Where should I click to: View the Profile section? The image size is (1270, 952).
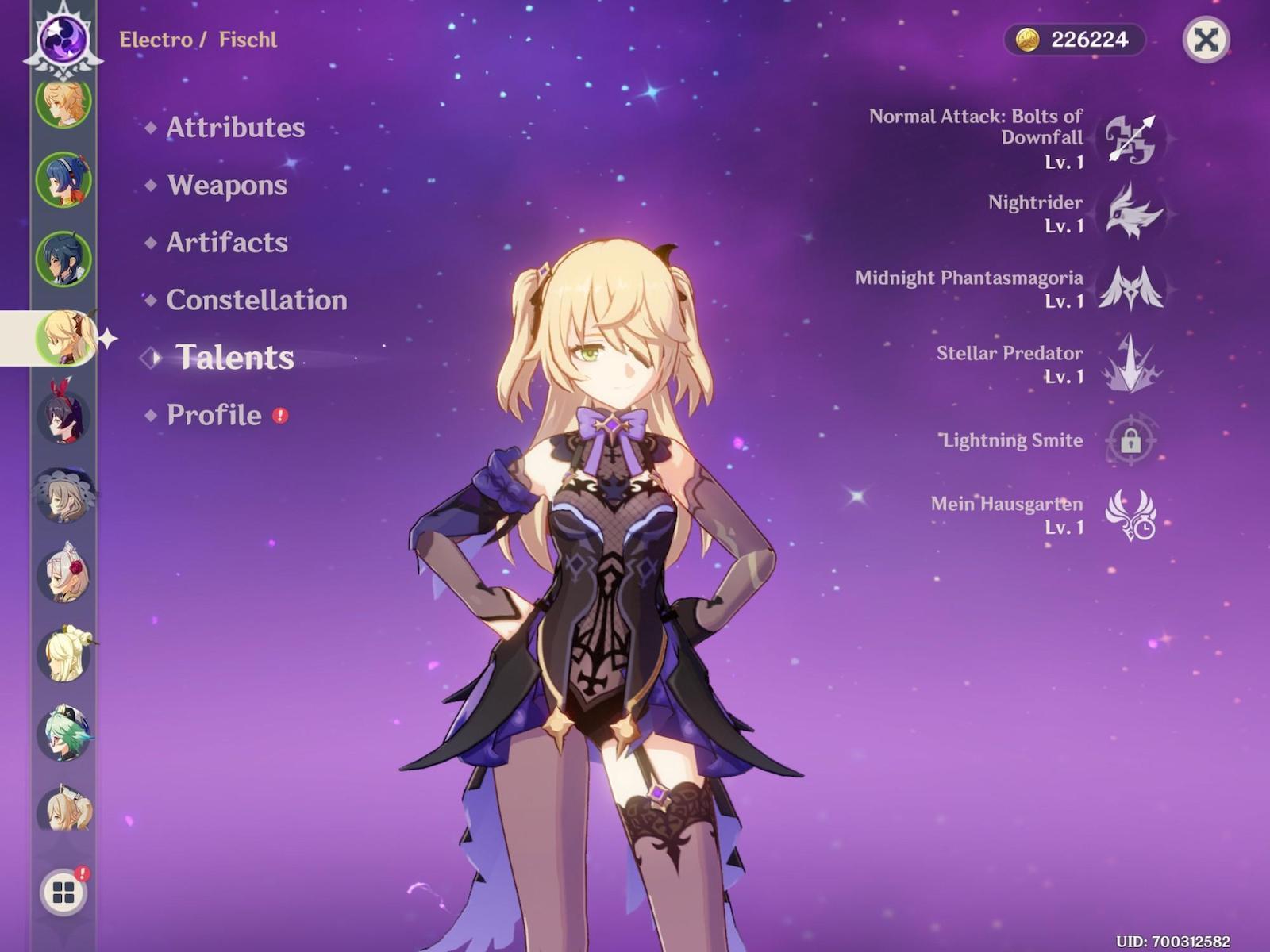coord(214,415)
